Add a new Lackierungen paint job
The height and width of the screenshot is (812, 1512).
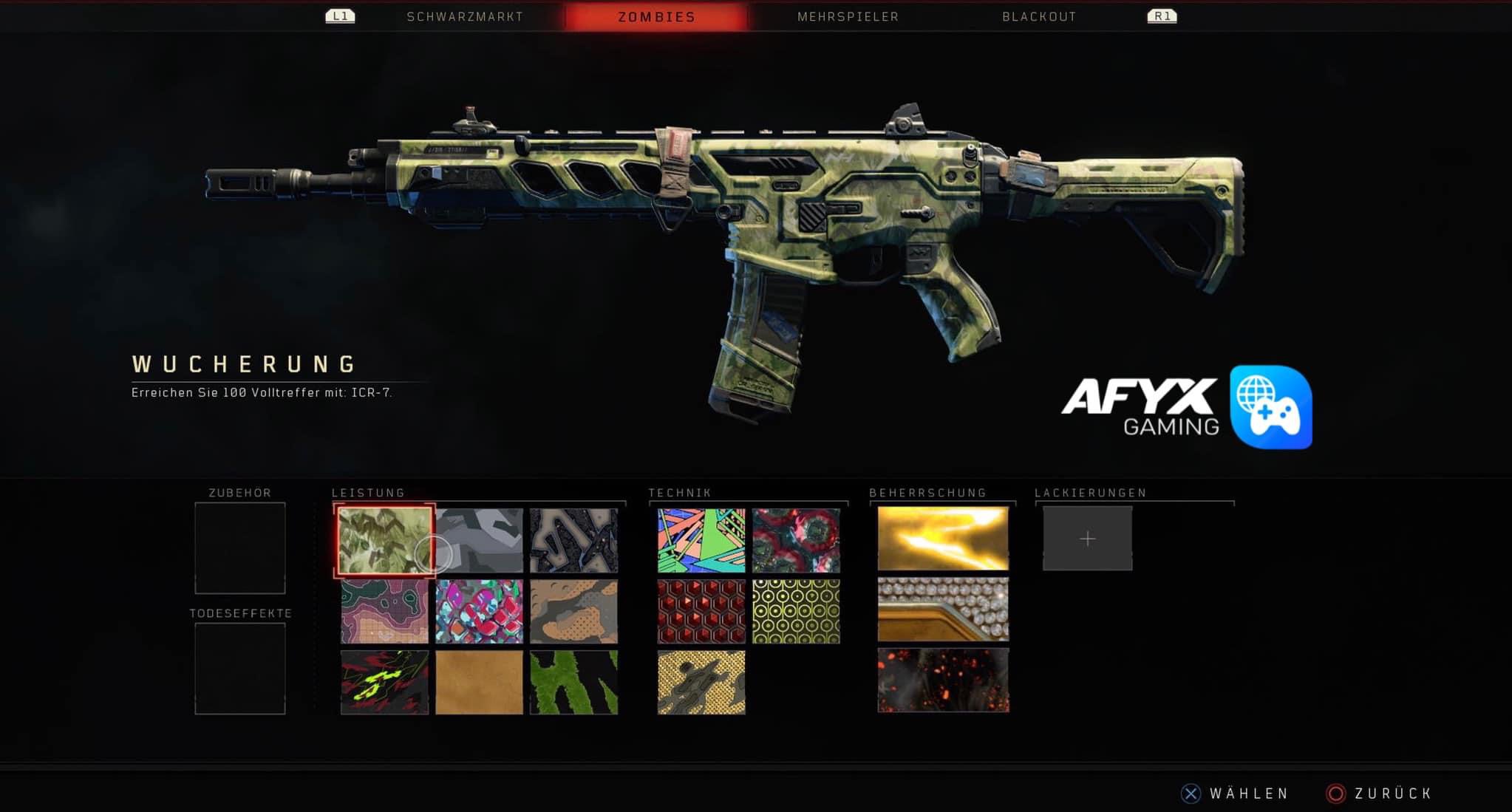coord(1087,539)
